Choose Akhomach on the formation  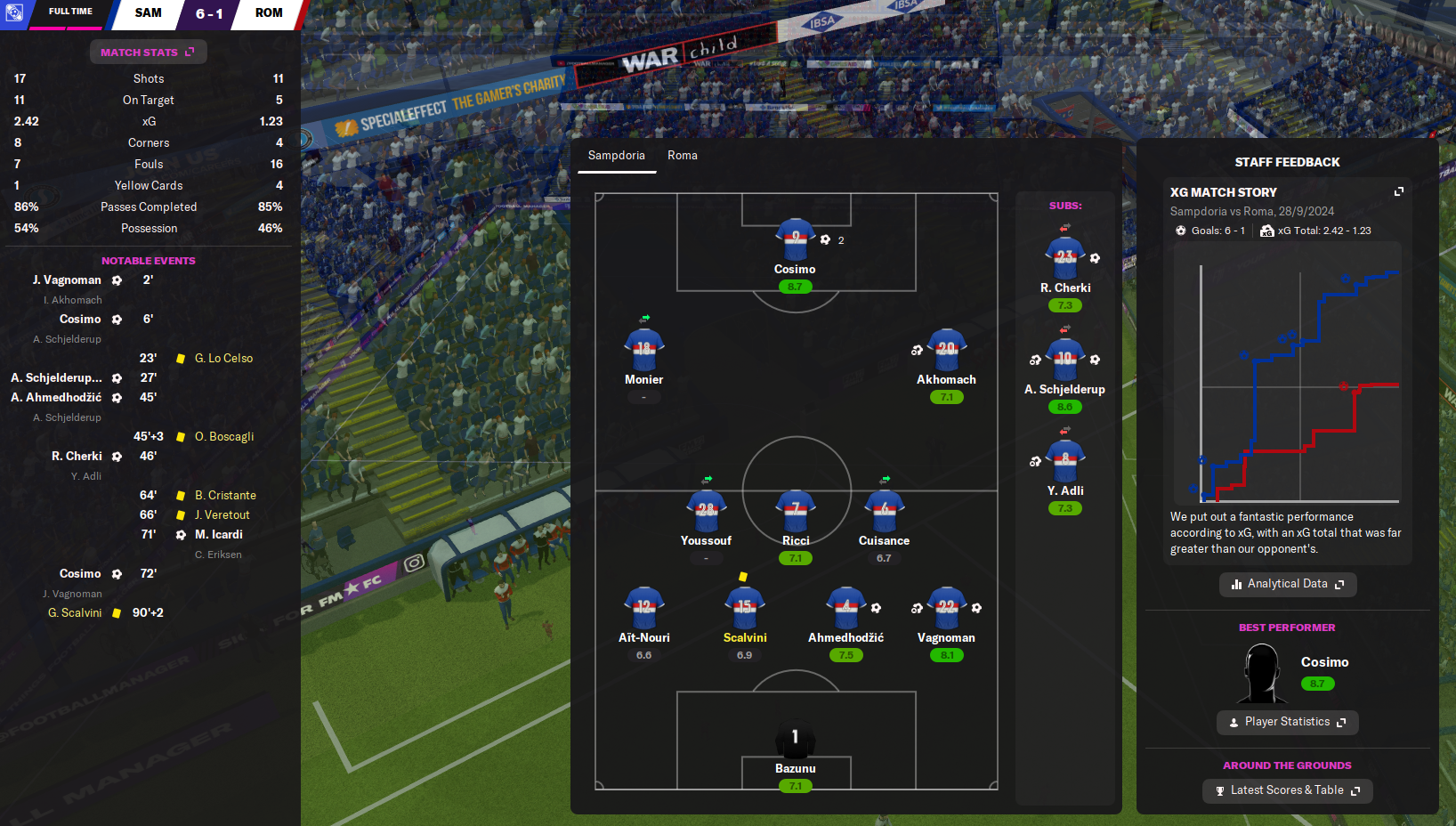(946, 351)
